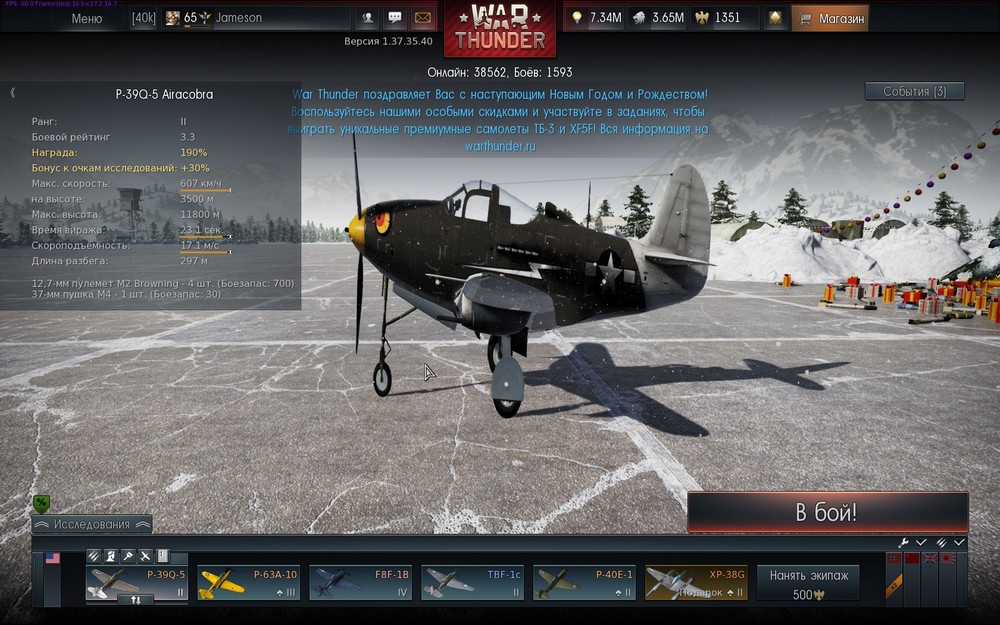Open the Магазин shop
The image size is (1000, 625).
831,18
